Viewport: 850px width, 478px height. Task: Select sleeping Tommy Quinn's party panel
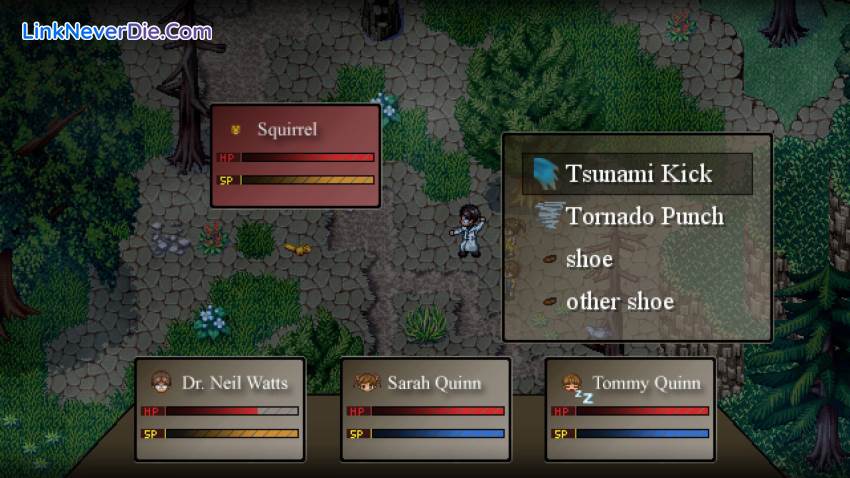(630, 408)
